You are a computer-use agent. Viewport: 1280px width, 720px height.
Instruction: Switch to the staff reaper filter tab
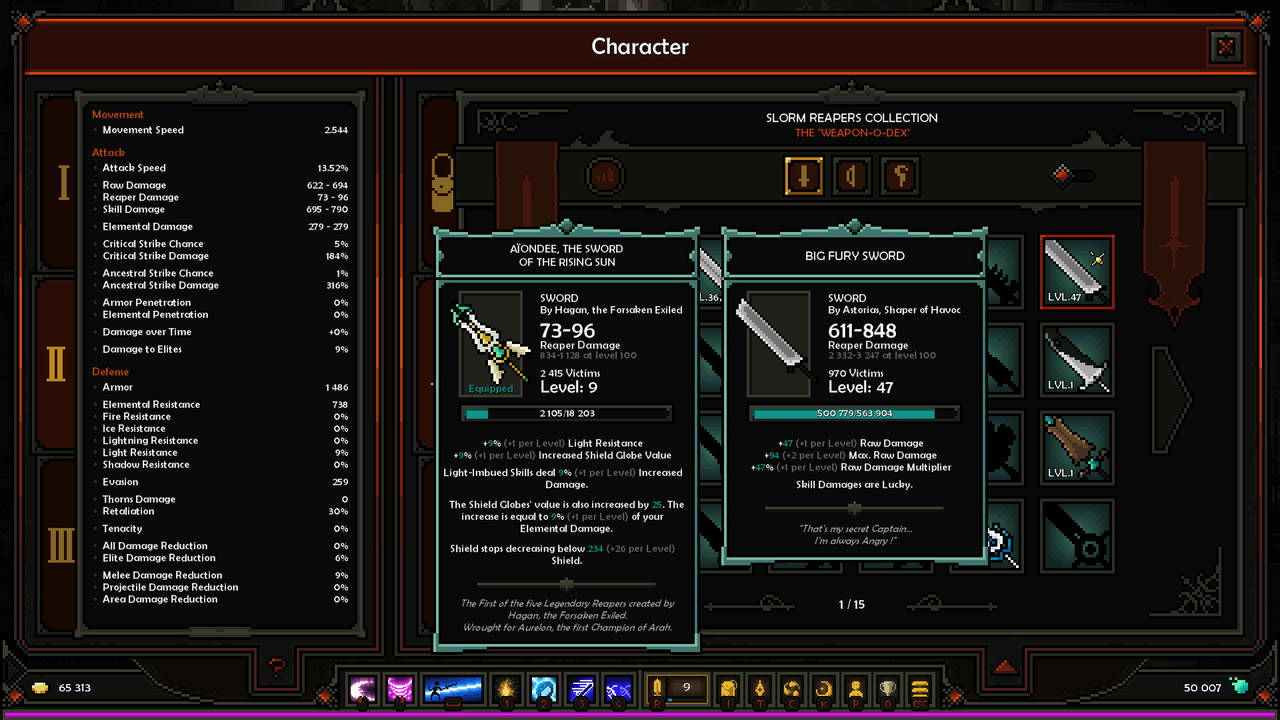pyautogui.click(x=900, y=176)
